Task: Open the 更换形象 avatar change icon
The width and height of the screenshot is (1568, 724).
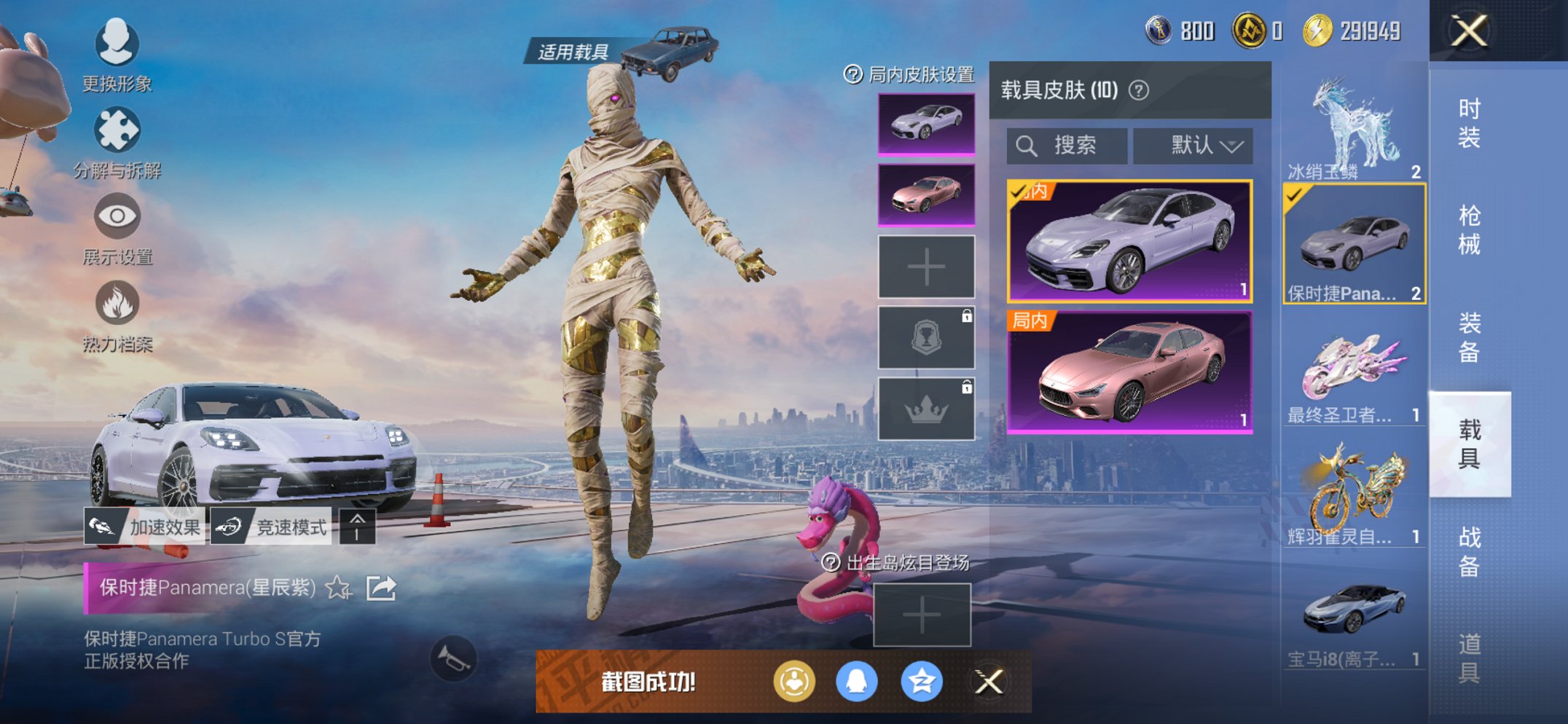Action: [117, 45]
